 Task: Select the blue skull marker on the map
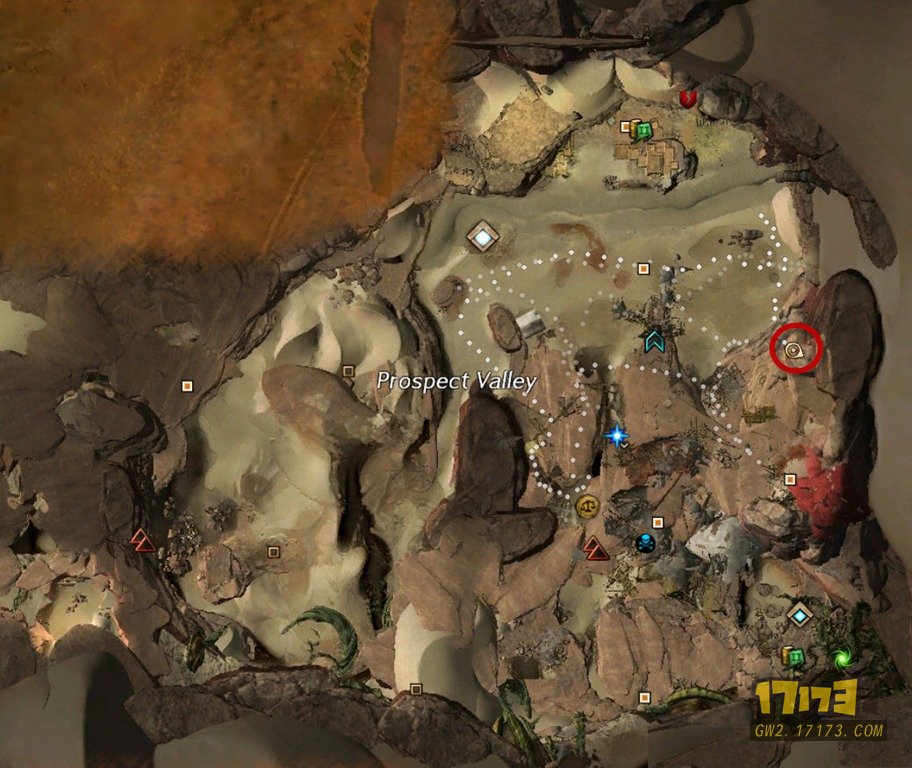pos(645,543)
